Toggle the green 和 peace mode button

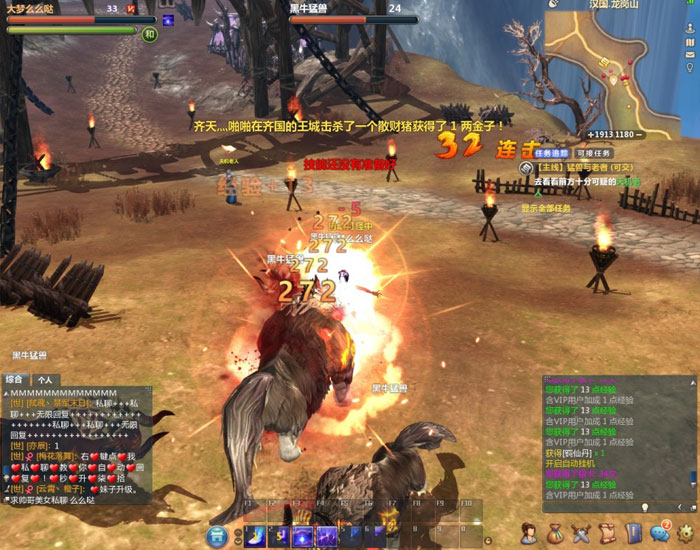point(149,34)
